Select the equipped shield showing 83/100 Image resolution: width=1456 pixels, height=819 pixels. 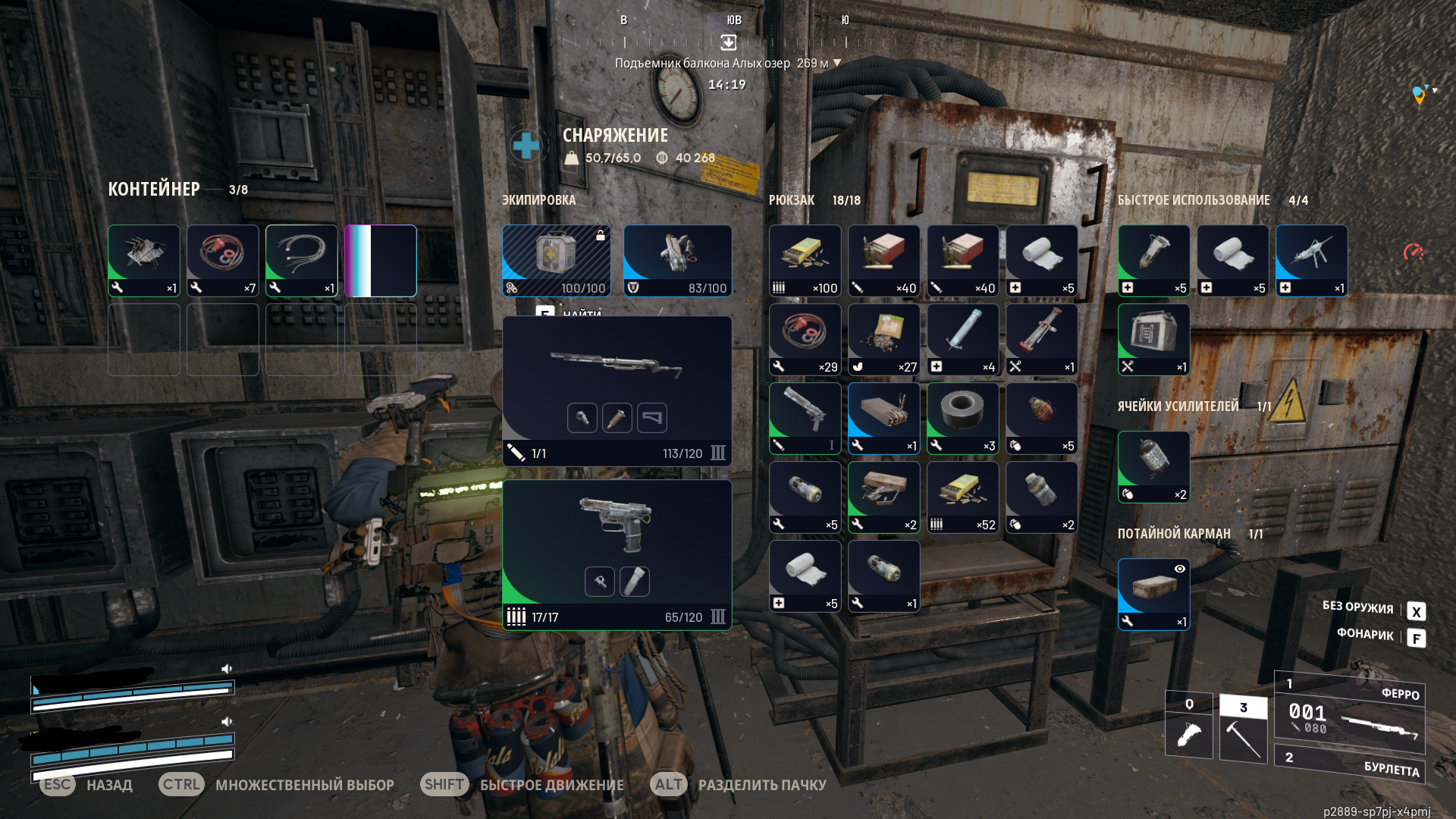677,260
